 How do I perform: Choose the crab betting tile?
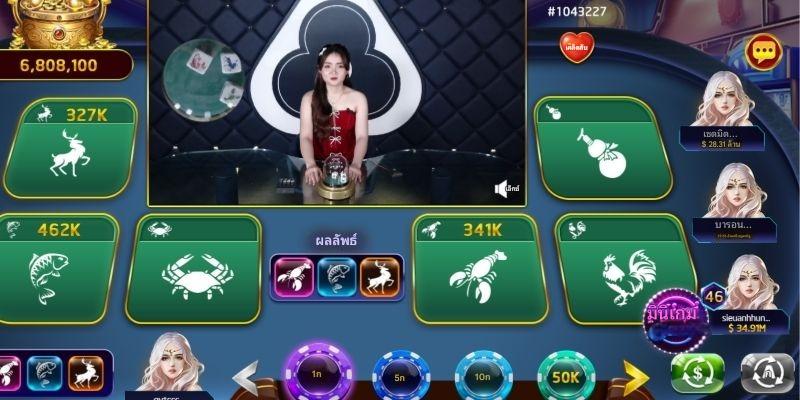coord(193,273)
